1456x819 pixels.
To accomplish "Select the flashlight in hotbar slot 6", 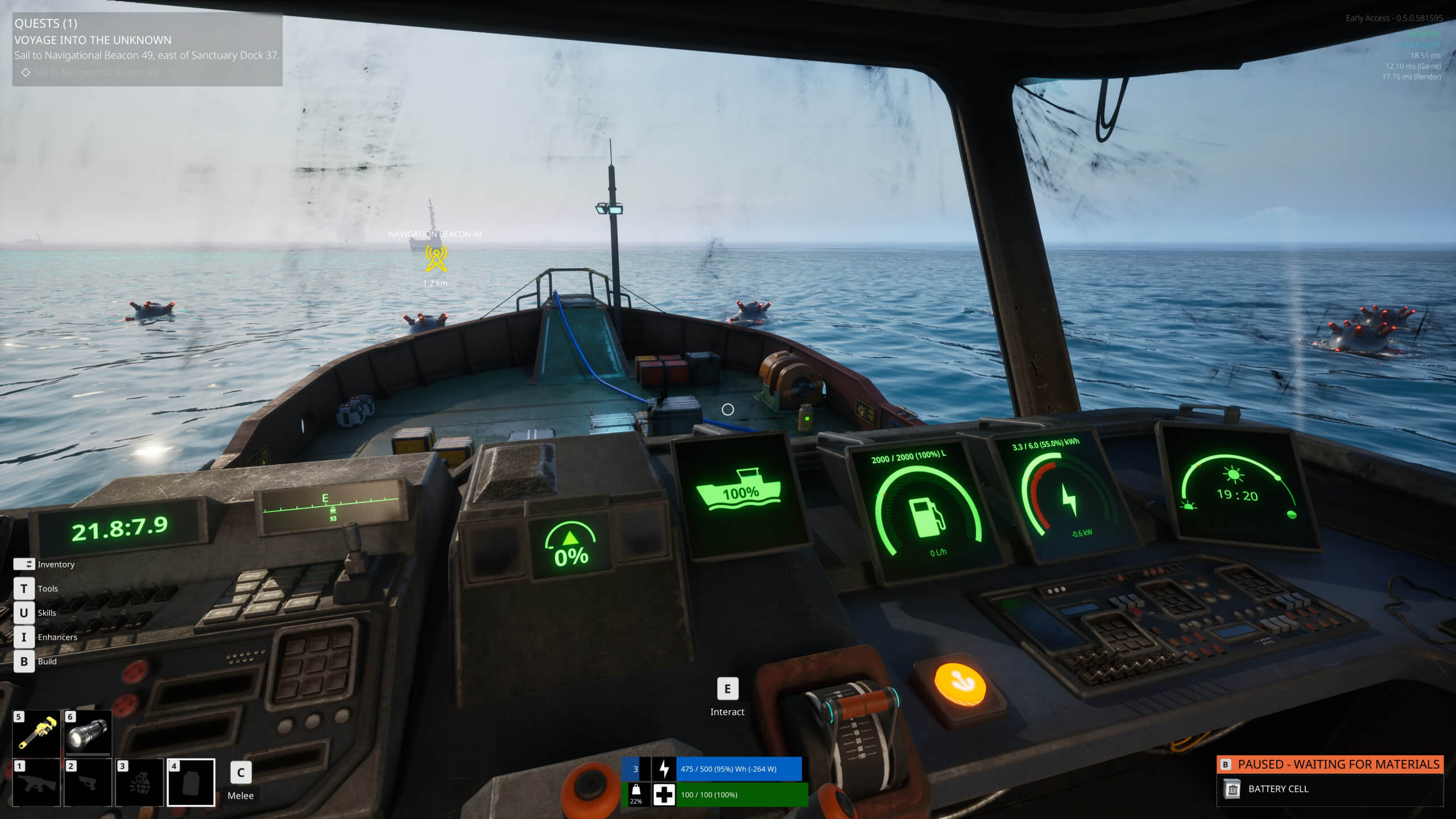I will click(x=89, y=734).
